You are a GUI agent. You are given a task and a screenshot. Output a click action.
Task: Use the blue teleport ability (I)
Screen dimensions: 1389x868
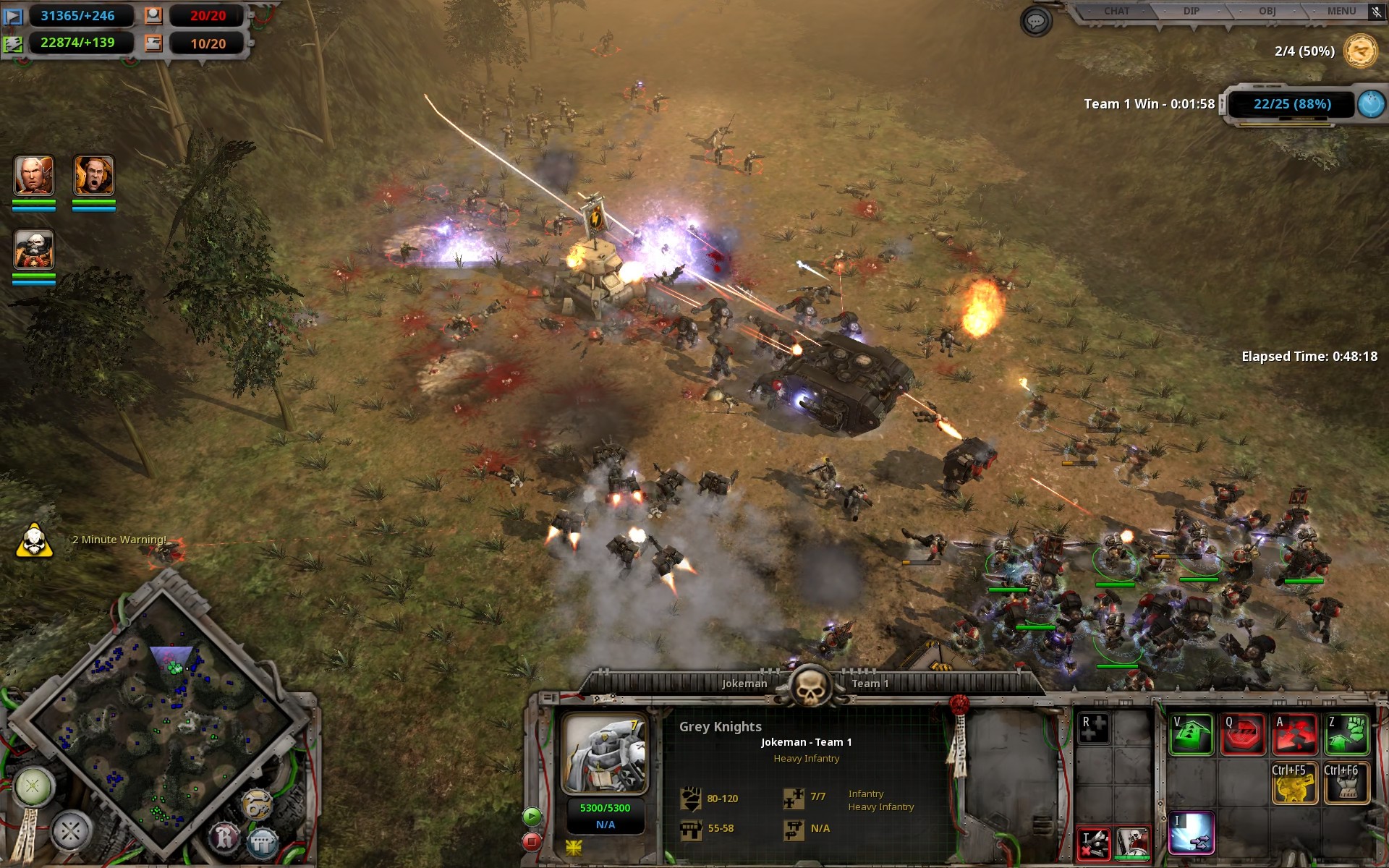(x=1191, y=833)
